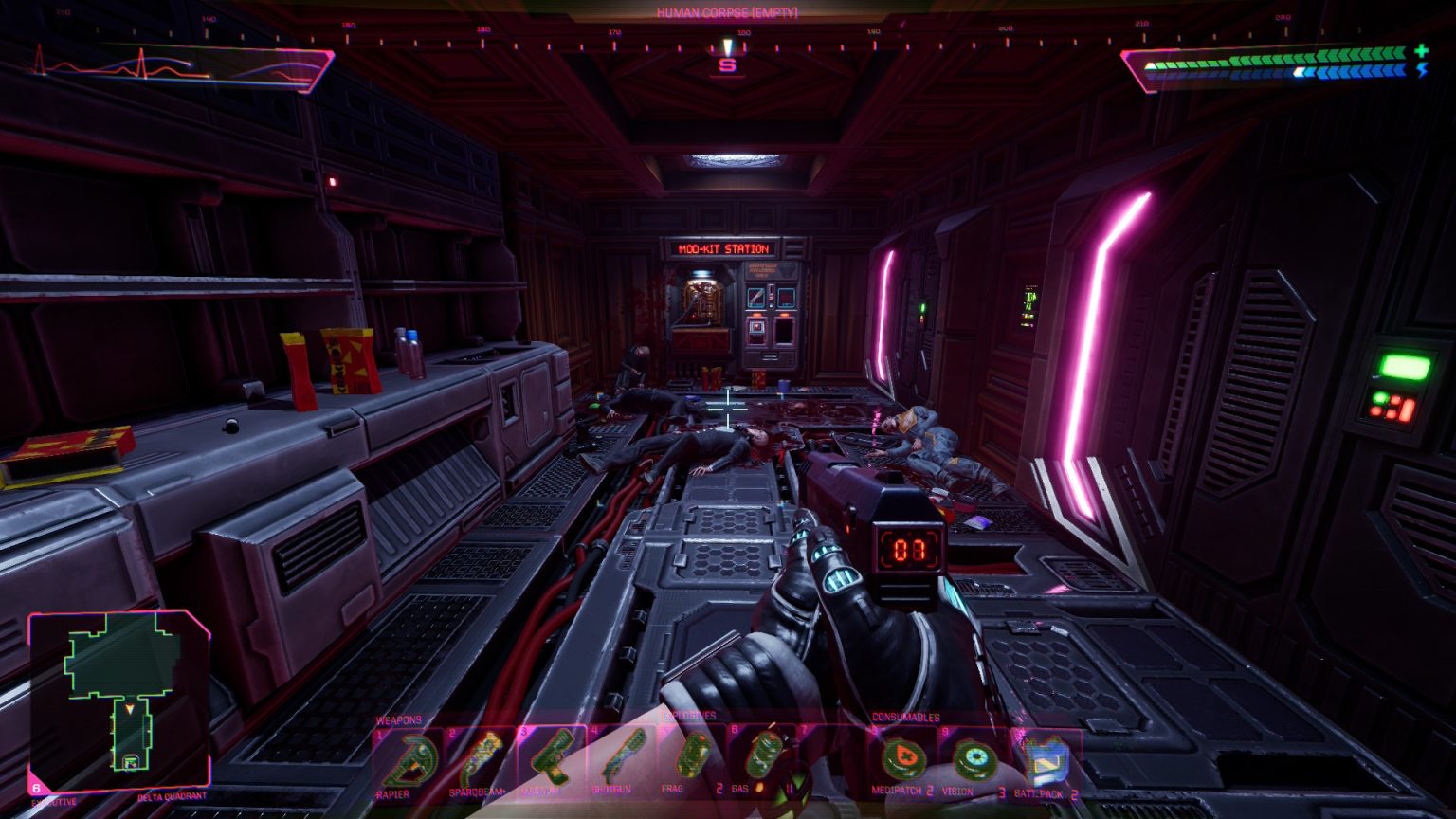Image resolution: width=1456 pixels, height=819 pixels.
Task: Select the Batt. Pack consumable
Action: point(1046,758)
